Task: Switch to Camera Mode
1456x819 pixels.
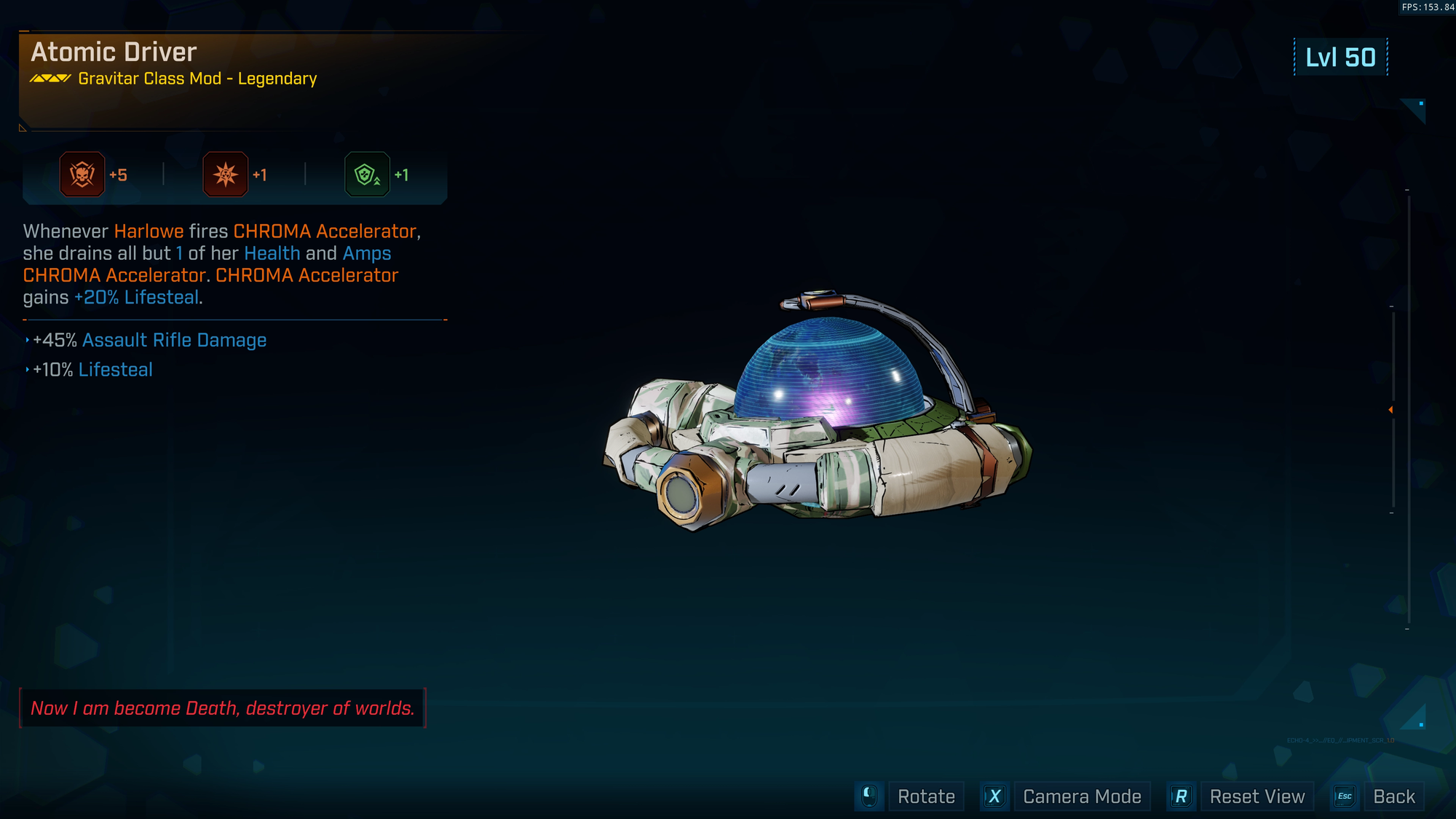Action: click(1081, 796)
